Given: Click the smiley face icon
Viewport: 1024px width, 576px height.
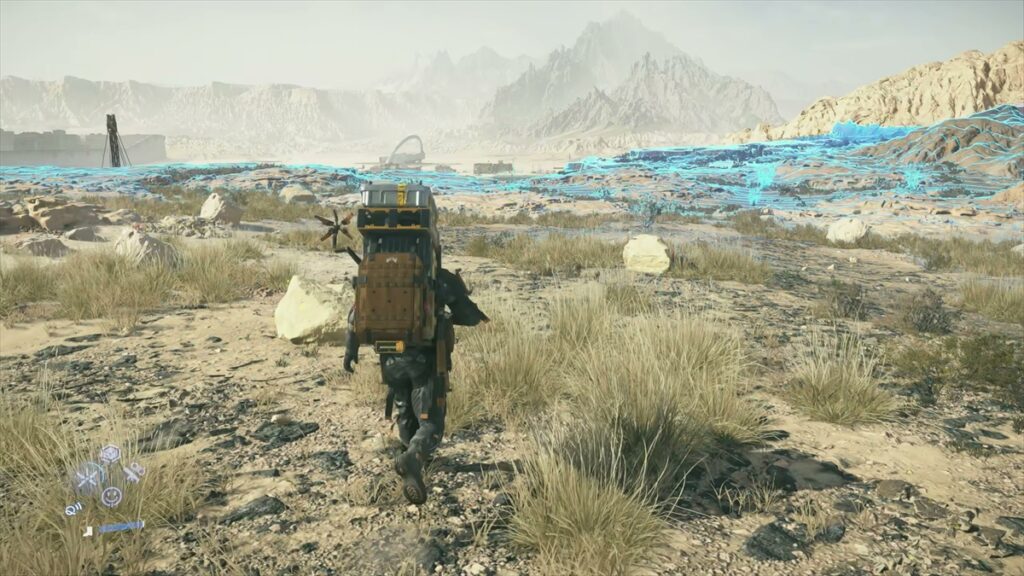Looking at the screenshot, I should 110,495.
